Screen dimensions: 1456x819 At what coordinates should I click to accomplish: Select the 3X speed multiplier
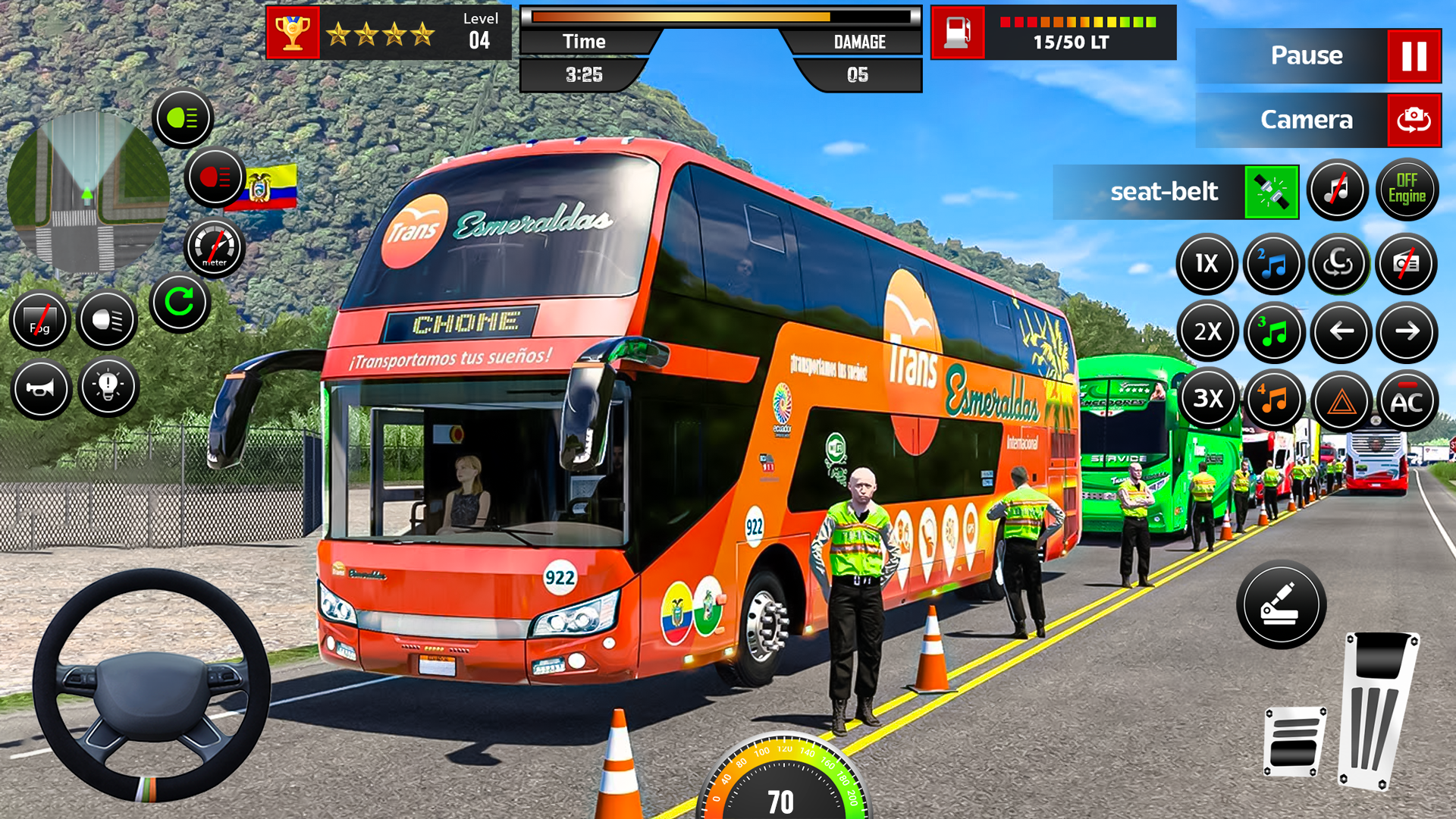[1207, 400]
